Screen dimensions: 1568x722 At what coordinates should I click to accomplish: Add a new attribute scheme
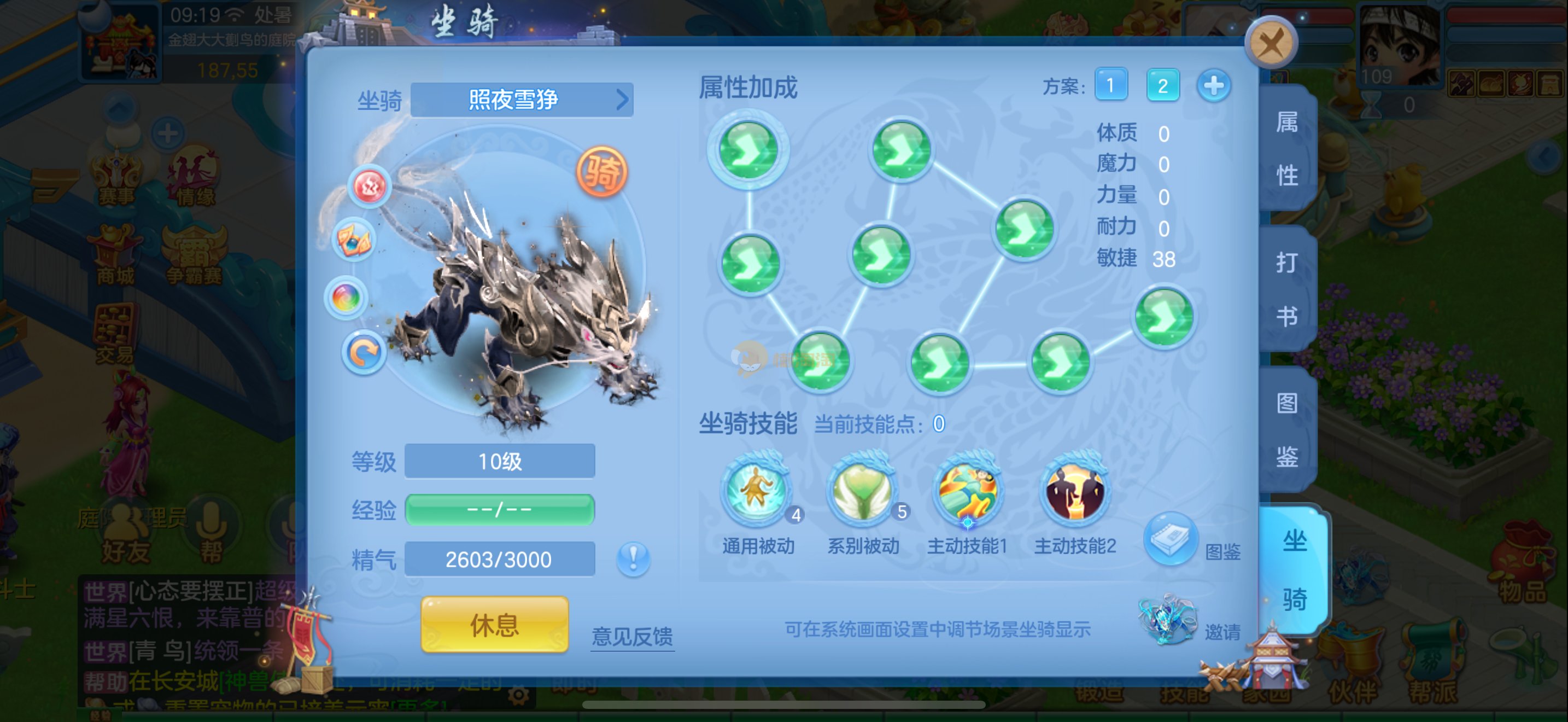click(x=1213, y=85)
